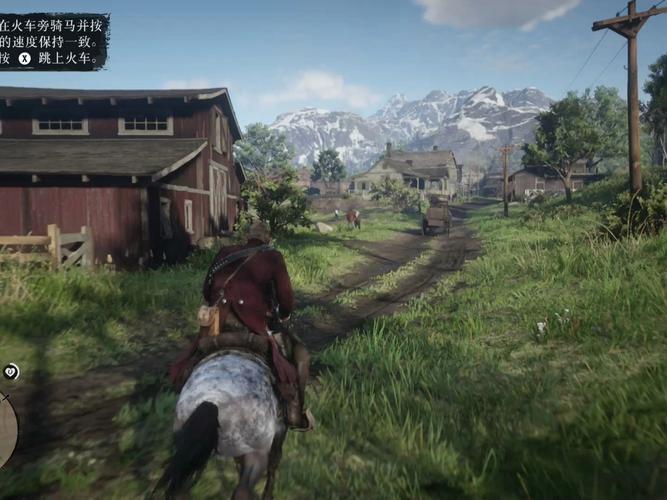Screen dimensions: 667x500
Task: Click the circular minimap
Action: point(5,429)
